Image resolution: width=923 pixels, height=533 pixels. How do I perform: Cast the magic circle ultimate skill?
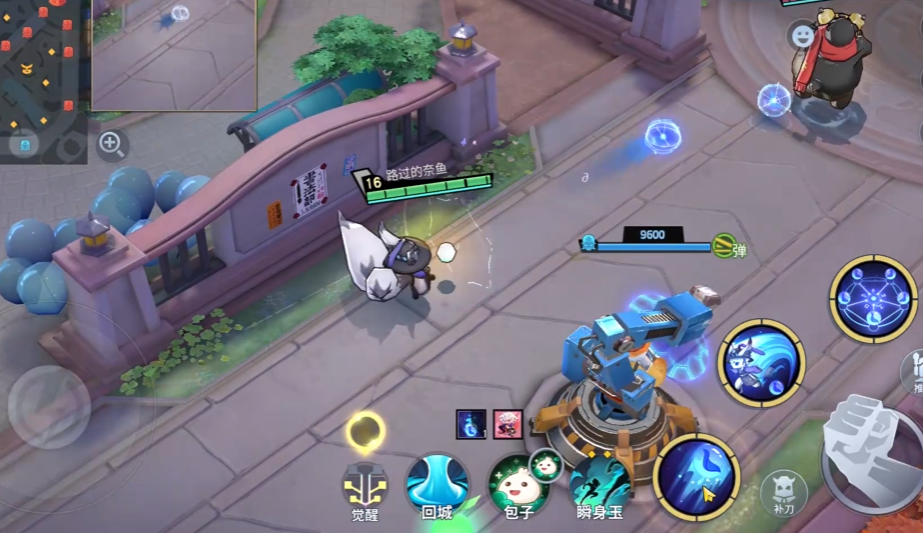click(x=873, y=299)
